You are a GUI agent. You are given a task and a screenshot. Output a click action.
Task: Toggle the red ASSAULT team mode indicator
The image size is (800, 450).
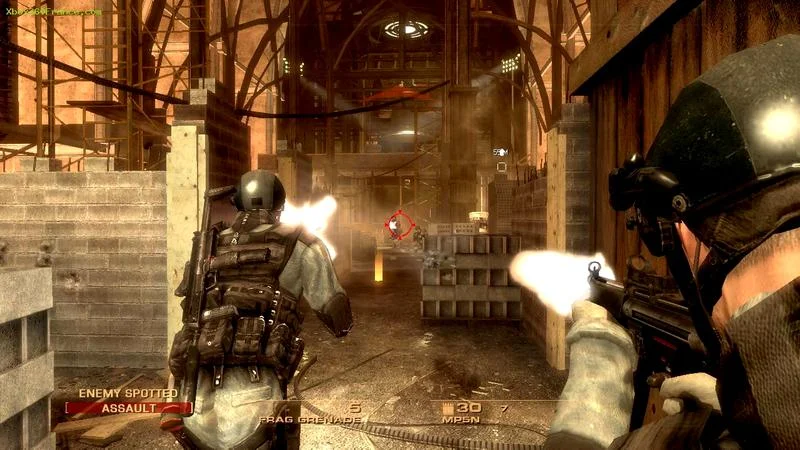128,408
